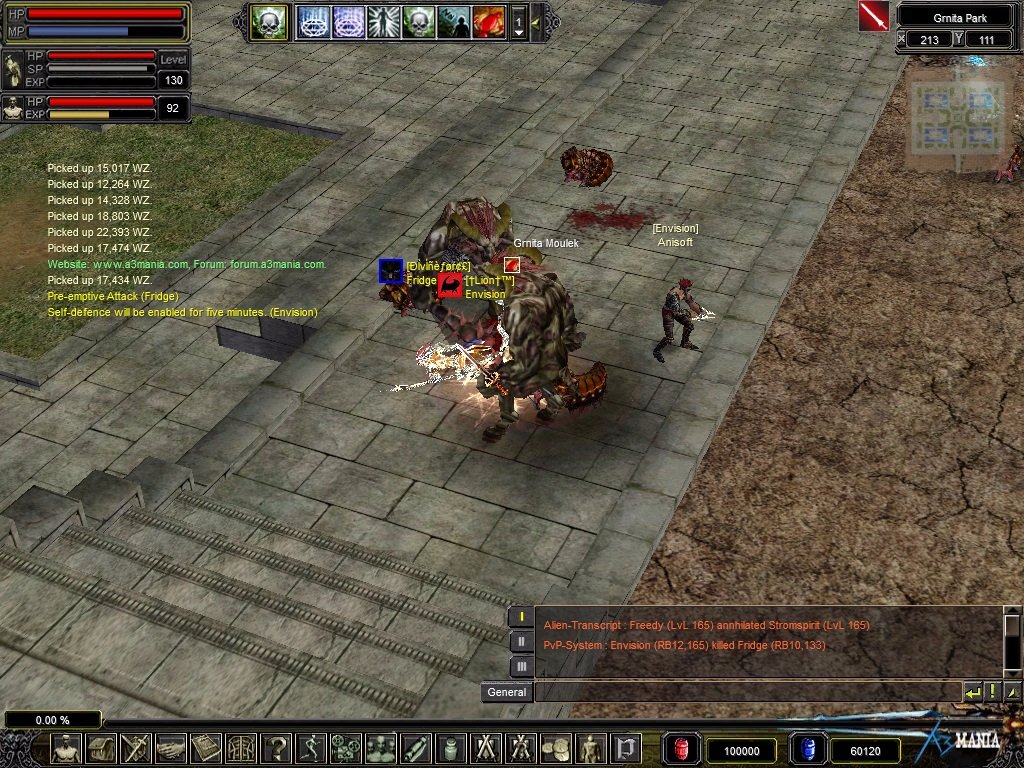Open the General chat channel selector

point(506,692)
